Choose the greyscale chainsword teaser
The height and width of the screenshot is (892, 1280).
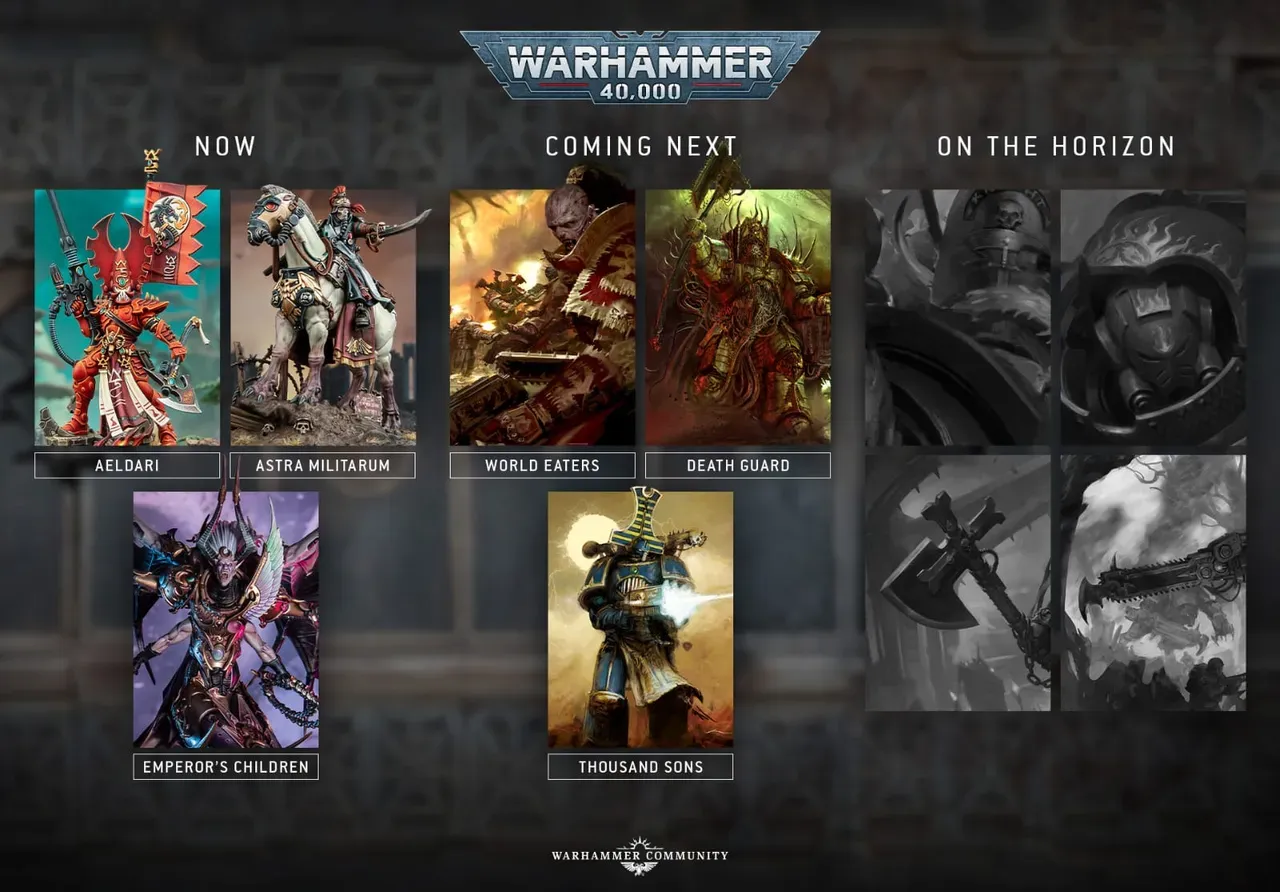click(1153, 582)
